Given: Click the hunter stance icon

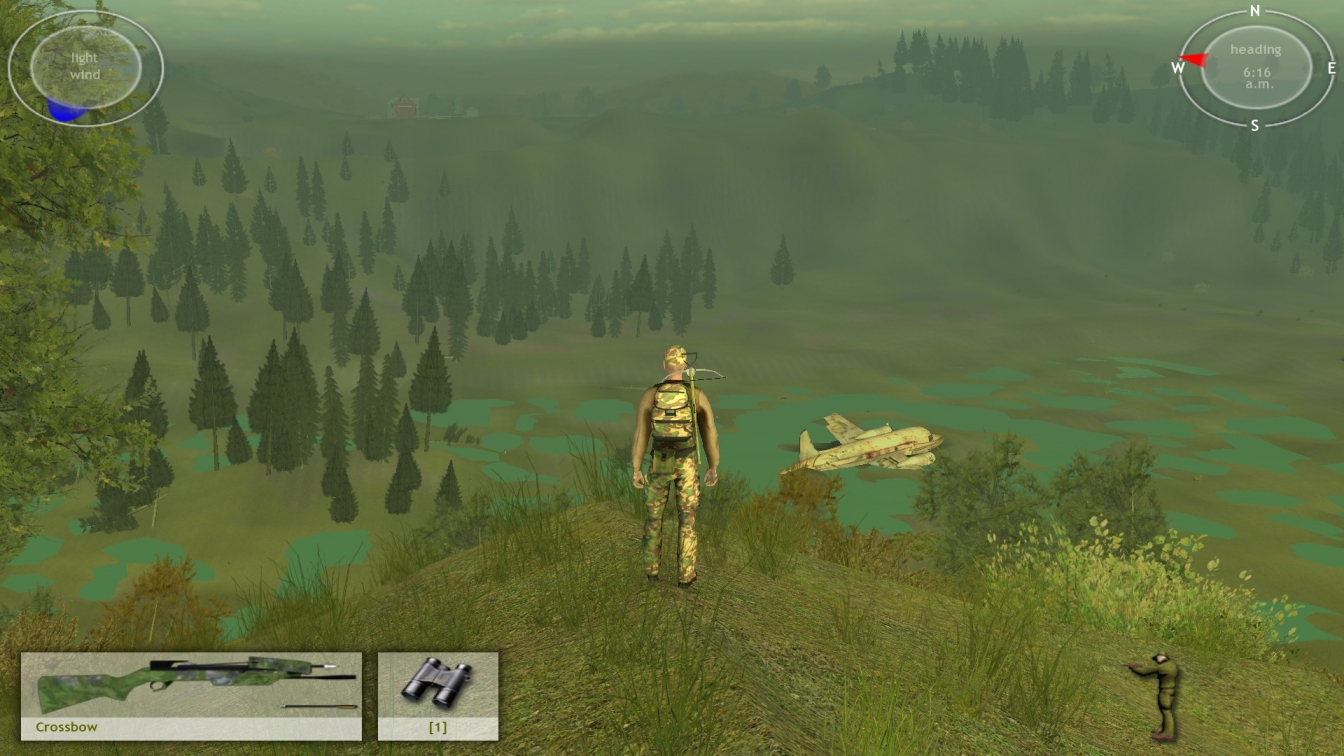Looking at the screenshot, I should click(x=1158, y=694).
